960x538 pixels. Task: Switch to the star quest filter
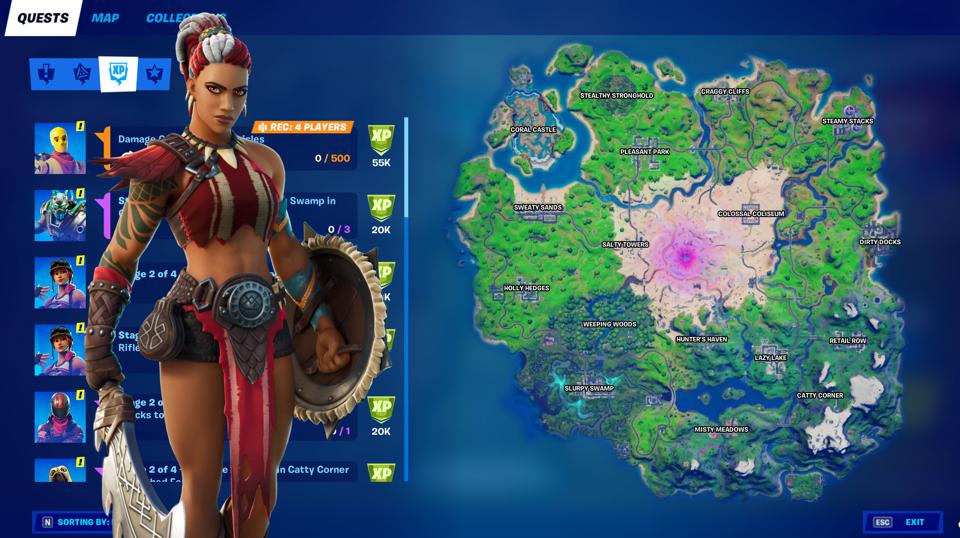154,73
